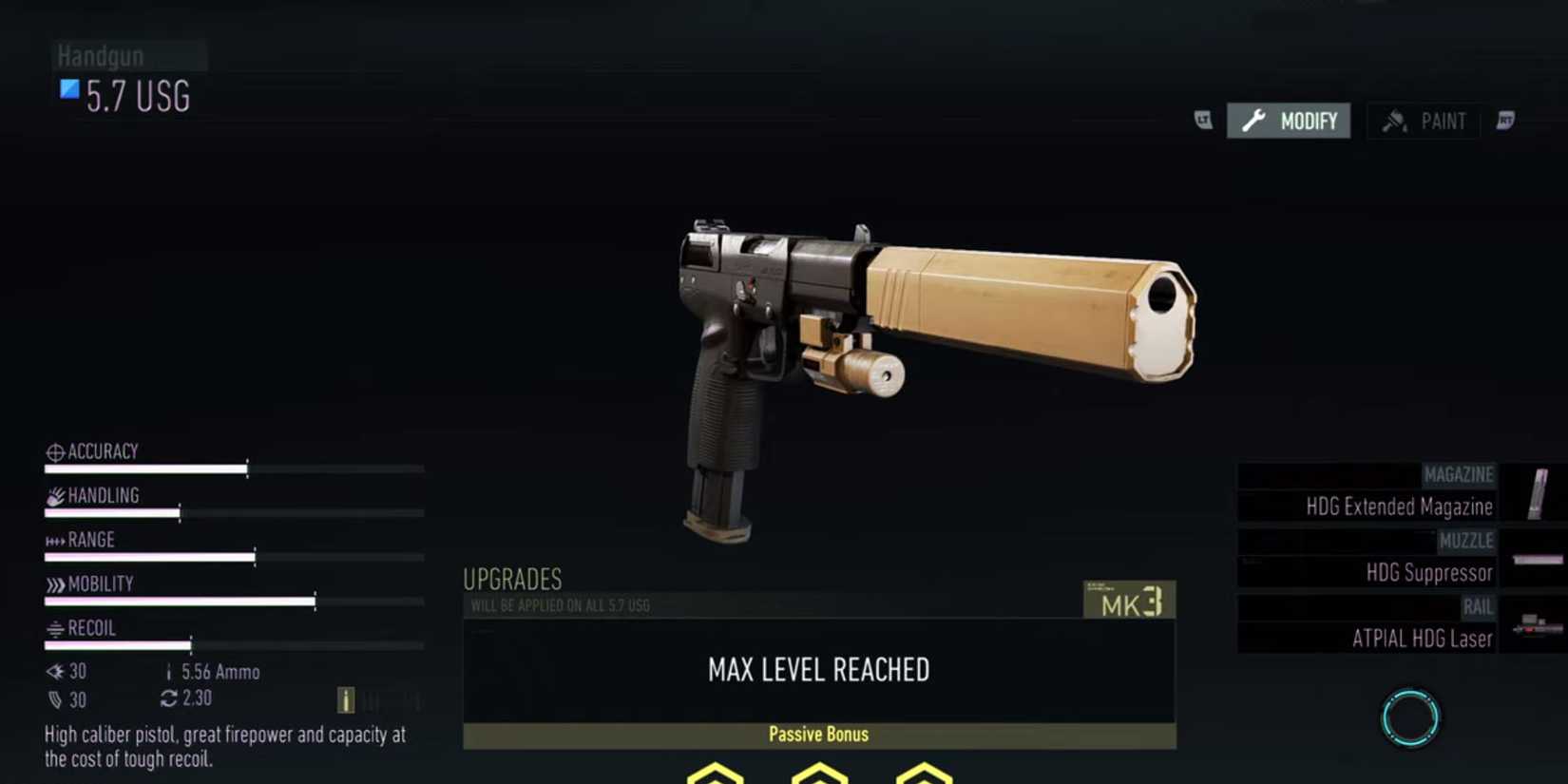Select the Range stat icon
Image resolution: width=1568 pixels, height=784 pixels.
pyautogui.click(x=54, y=540)
